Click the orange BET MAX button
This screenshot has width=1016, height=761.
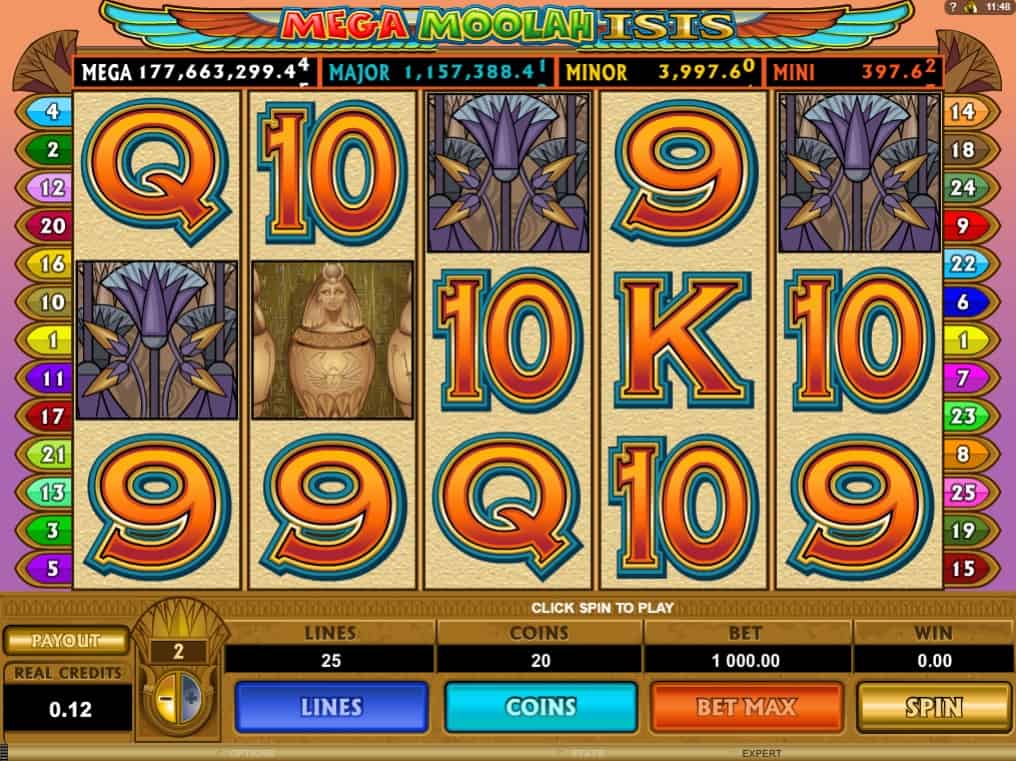(746, 707)
